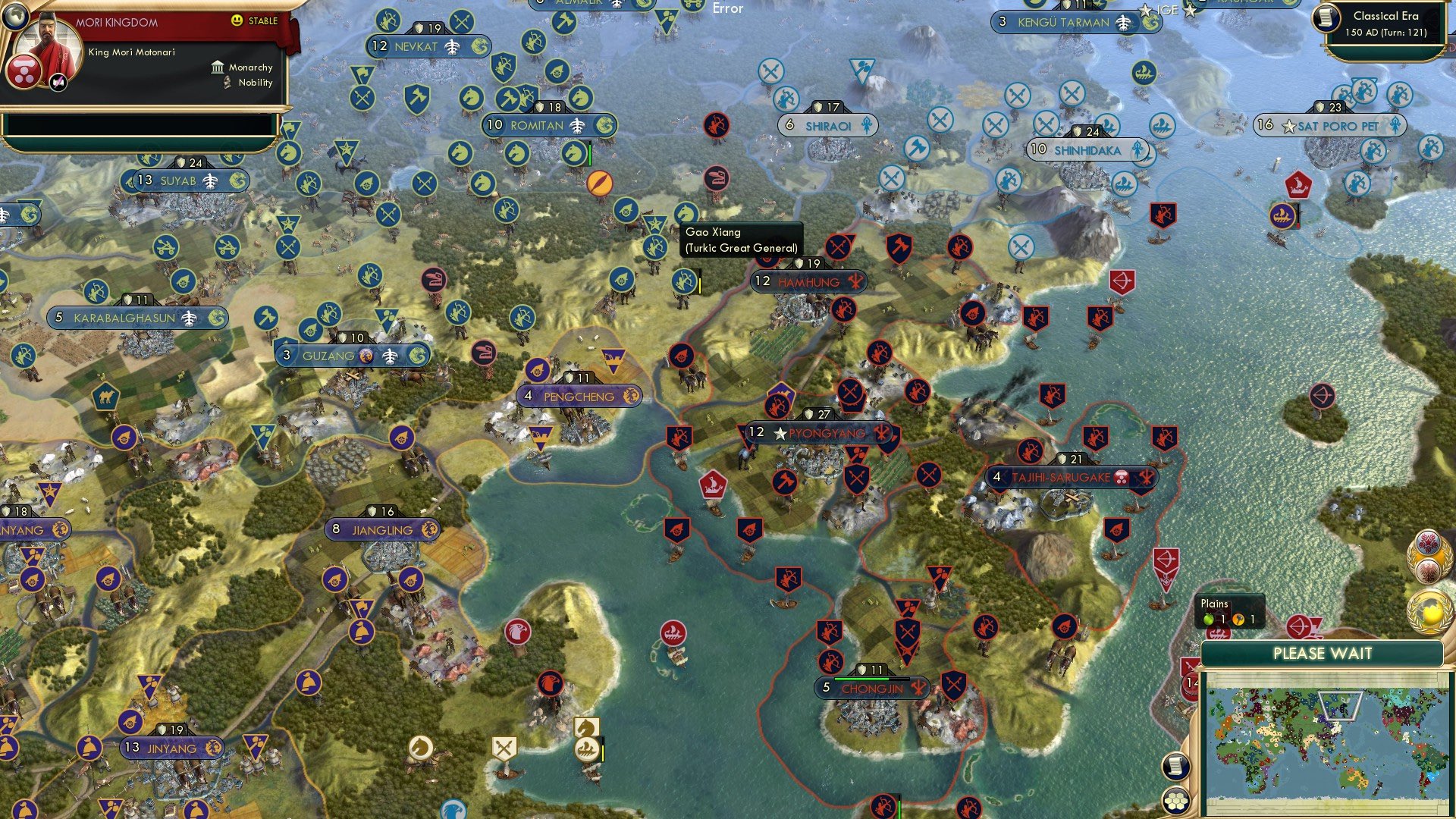This screenshot has height=819, width=1456.
Task: Click Hamhung's city banner
Action: coord(806,281)
